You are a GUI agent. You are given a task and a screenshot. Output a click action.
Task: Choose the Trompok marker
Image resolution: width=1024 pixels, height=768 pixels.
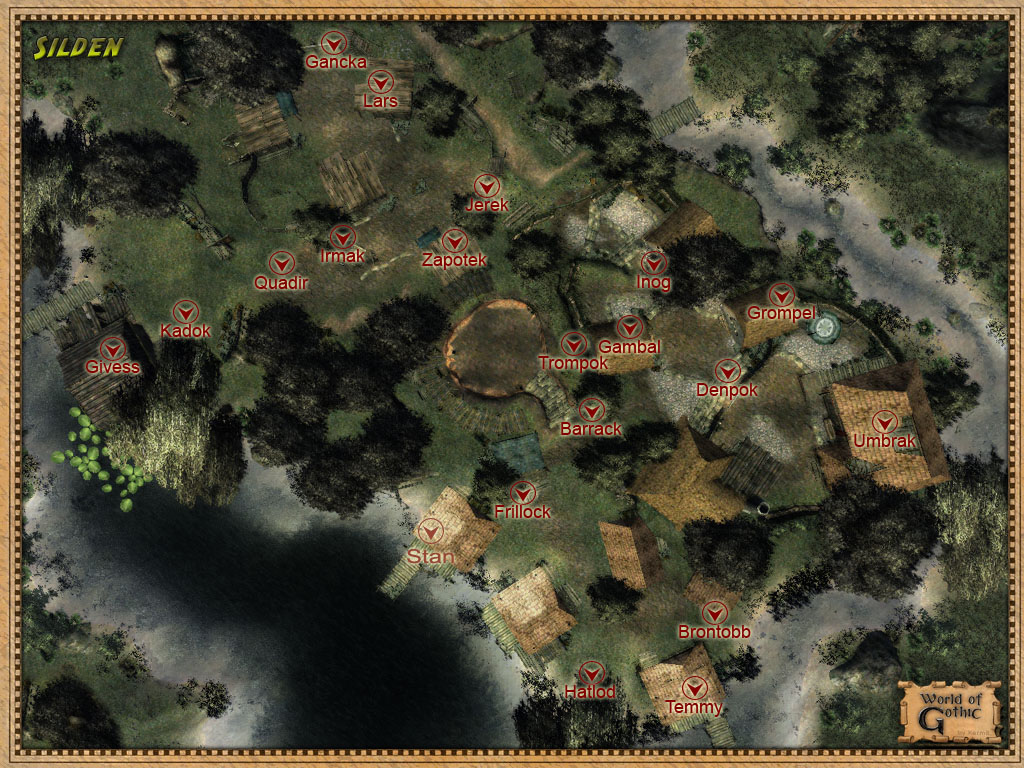tap(573, 344)
